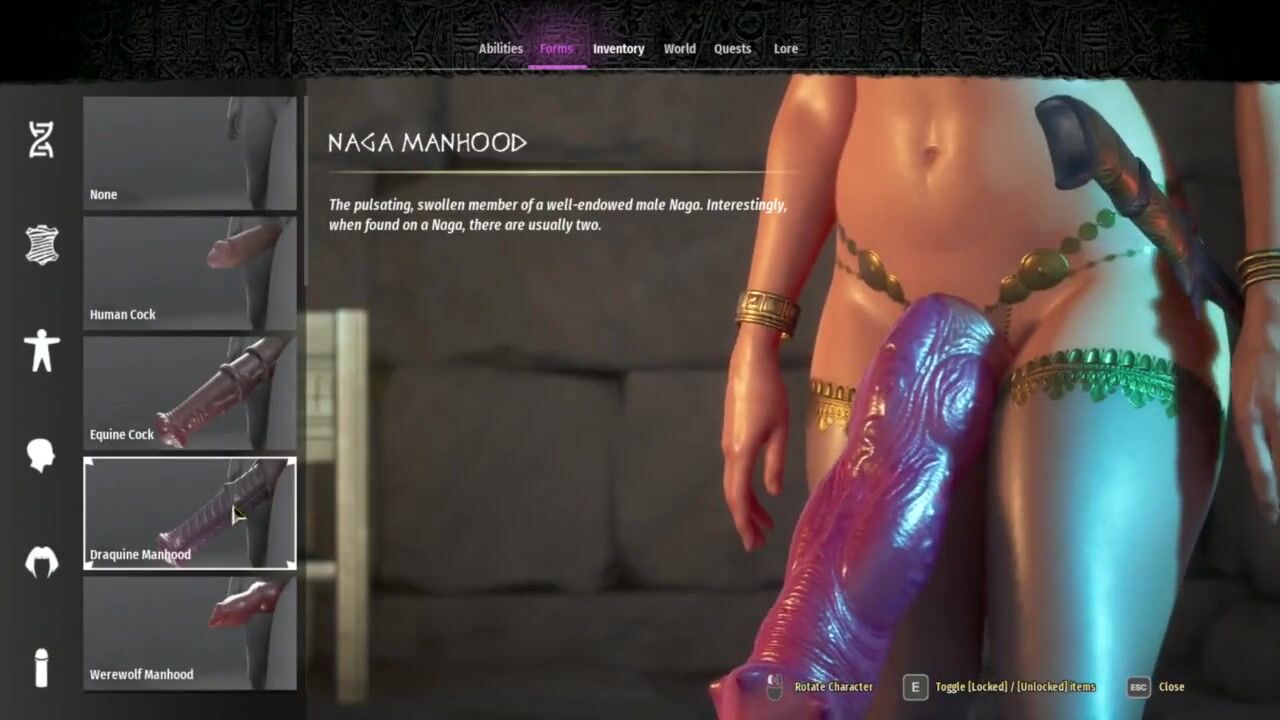This screenshot has height=720, width=1280.
Task: Choose the "None" option tile
Action: (189, 153)
